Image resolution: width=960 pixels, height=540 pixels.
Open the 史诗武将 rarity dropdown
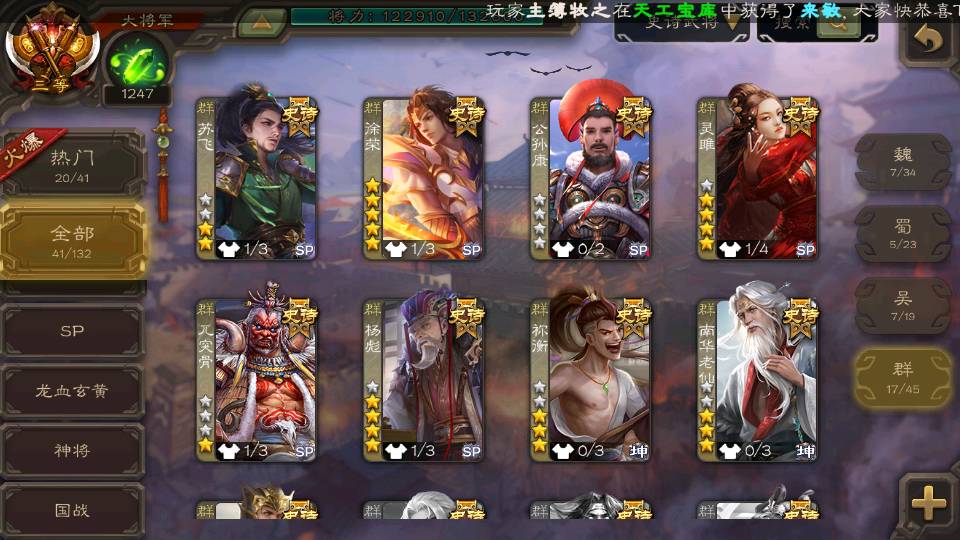click(681, 24)
